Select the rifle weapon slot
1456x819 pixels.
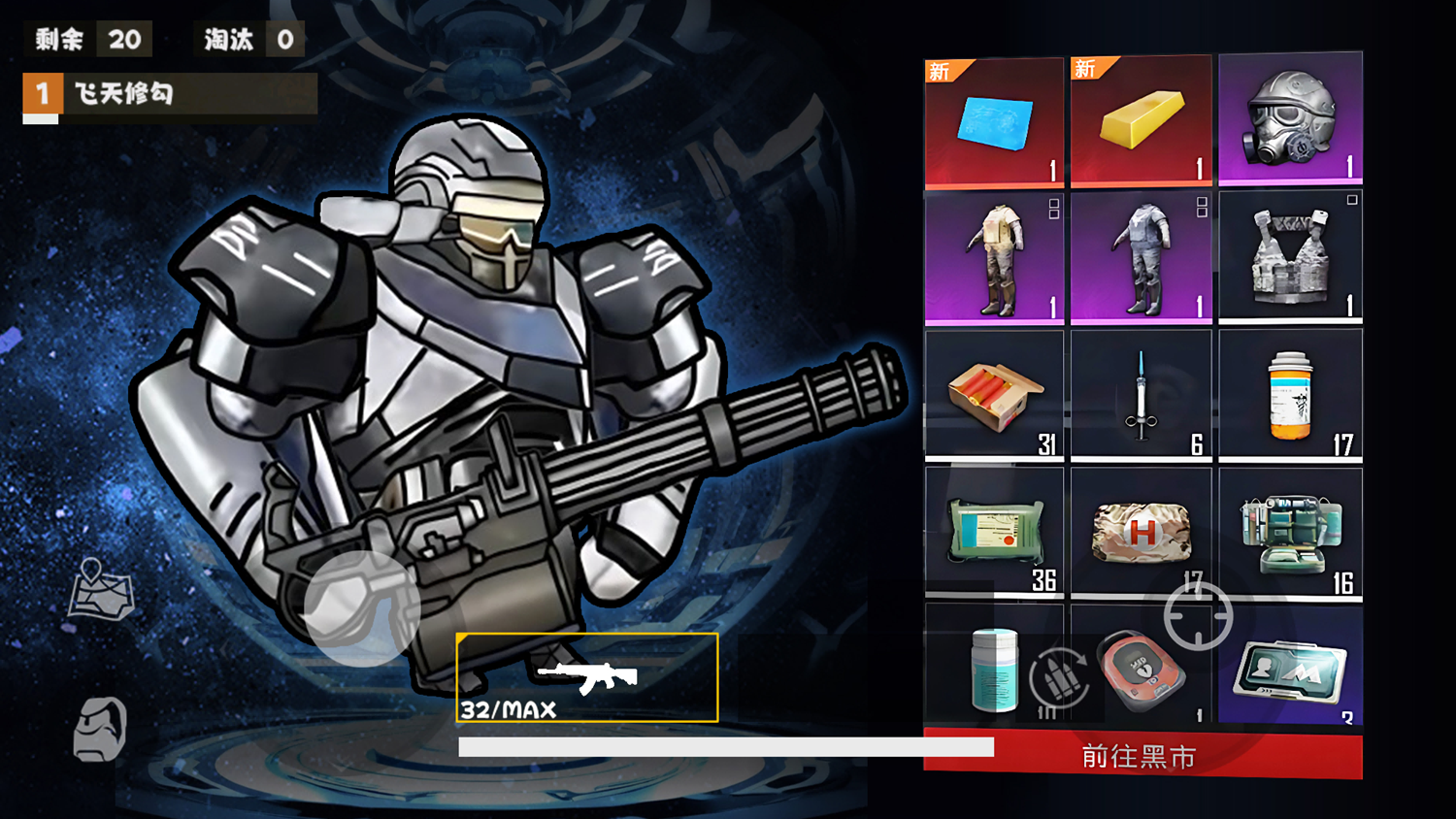pyautogui.click(x=587, y=677)
